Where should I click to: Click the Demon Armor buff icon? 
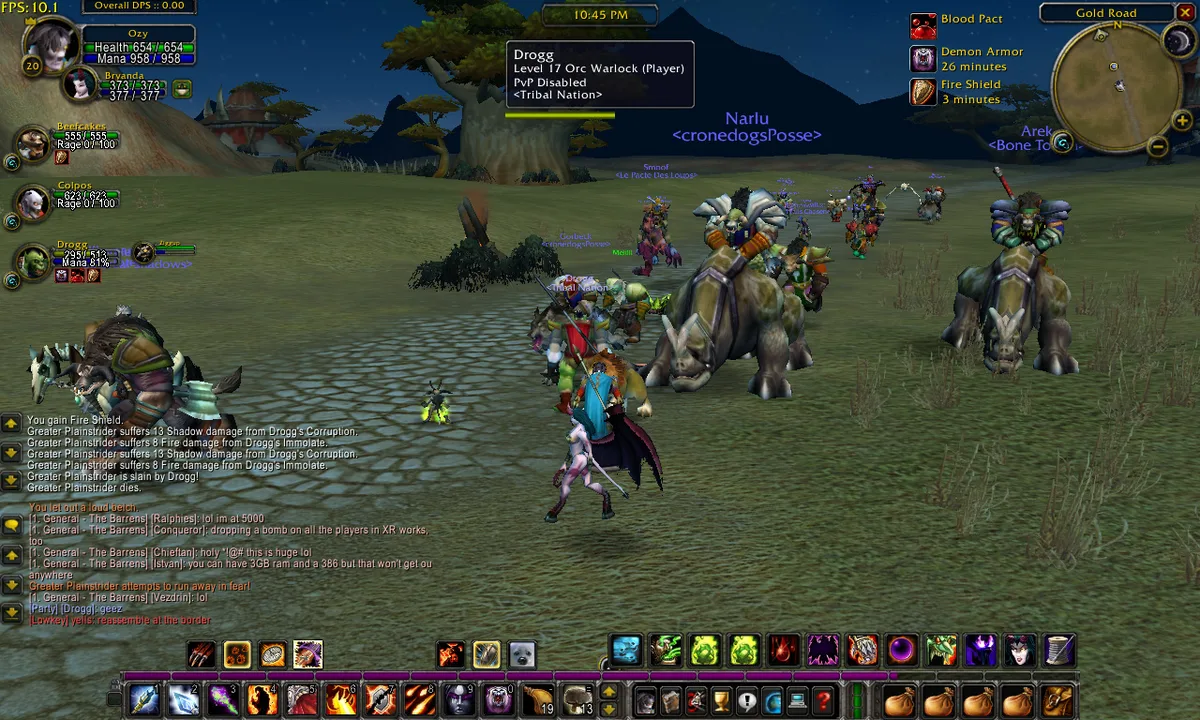922,58
